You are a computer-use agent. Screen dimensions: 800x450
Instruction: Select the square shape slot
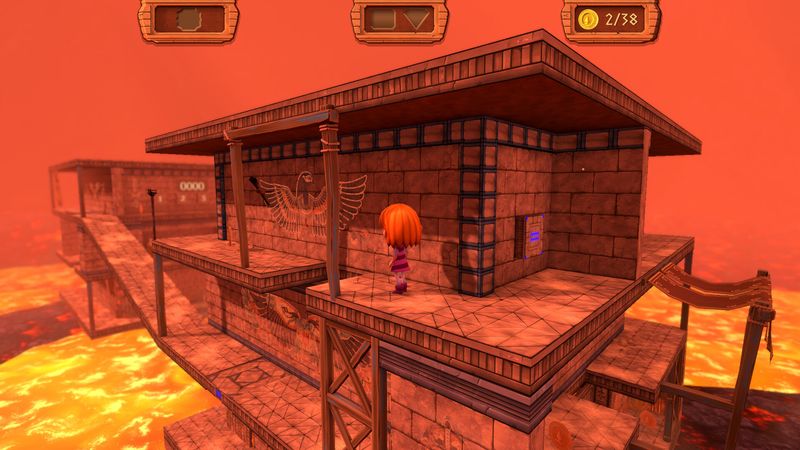380,19
